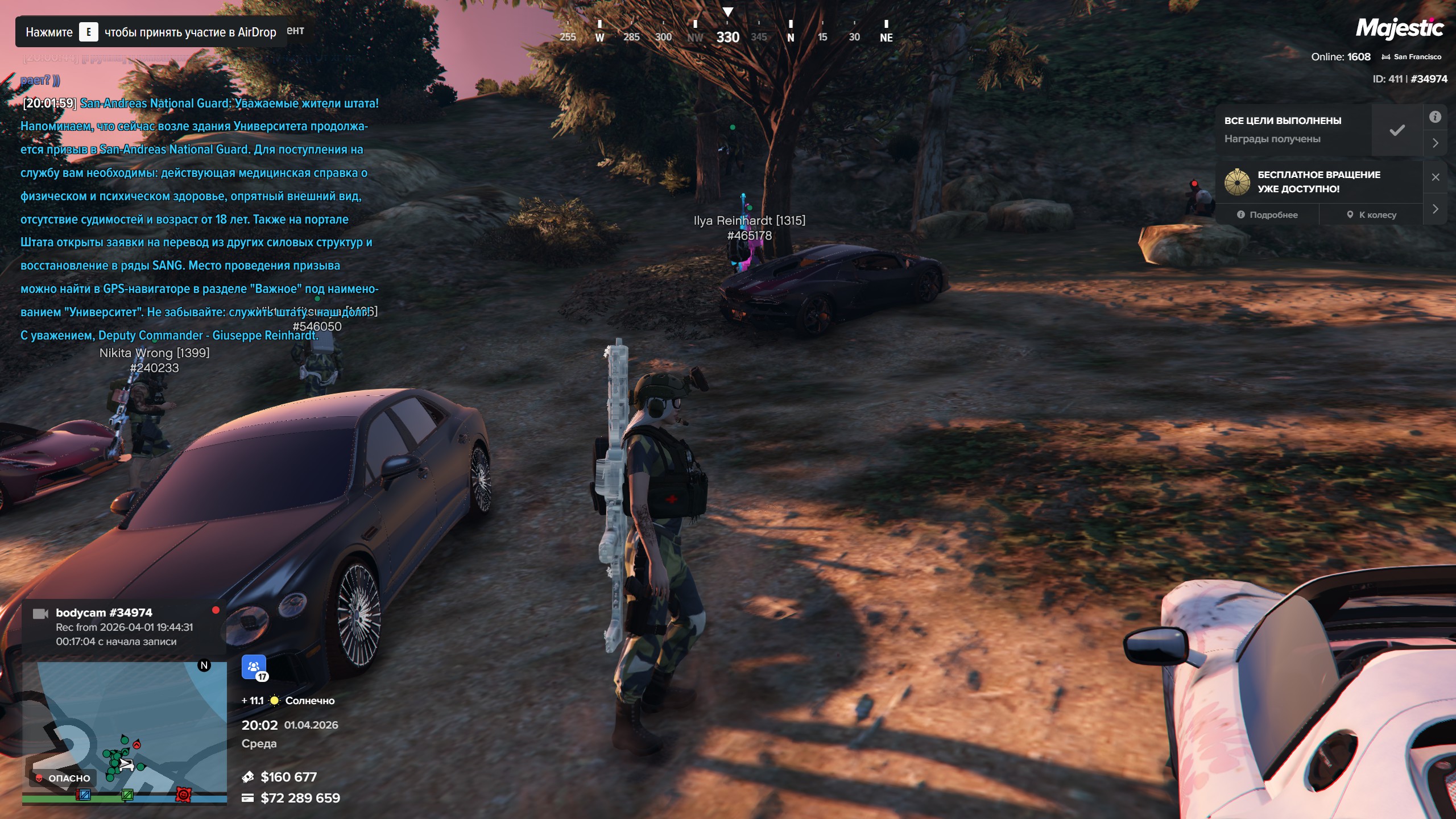The image size is (1456, 819).
Task: Open the Подробнее details link
Action: click(x=1267, y=215)
